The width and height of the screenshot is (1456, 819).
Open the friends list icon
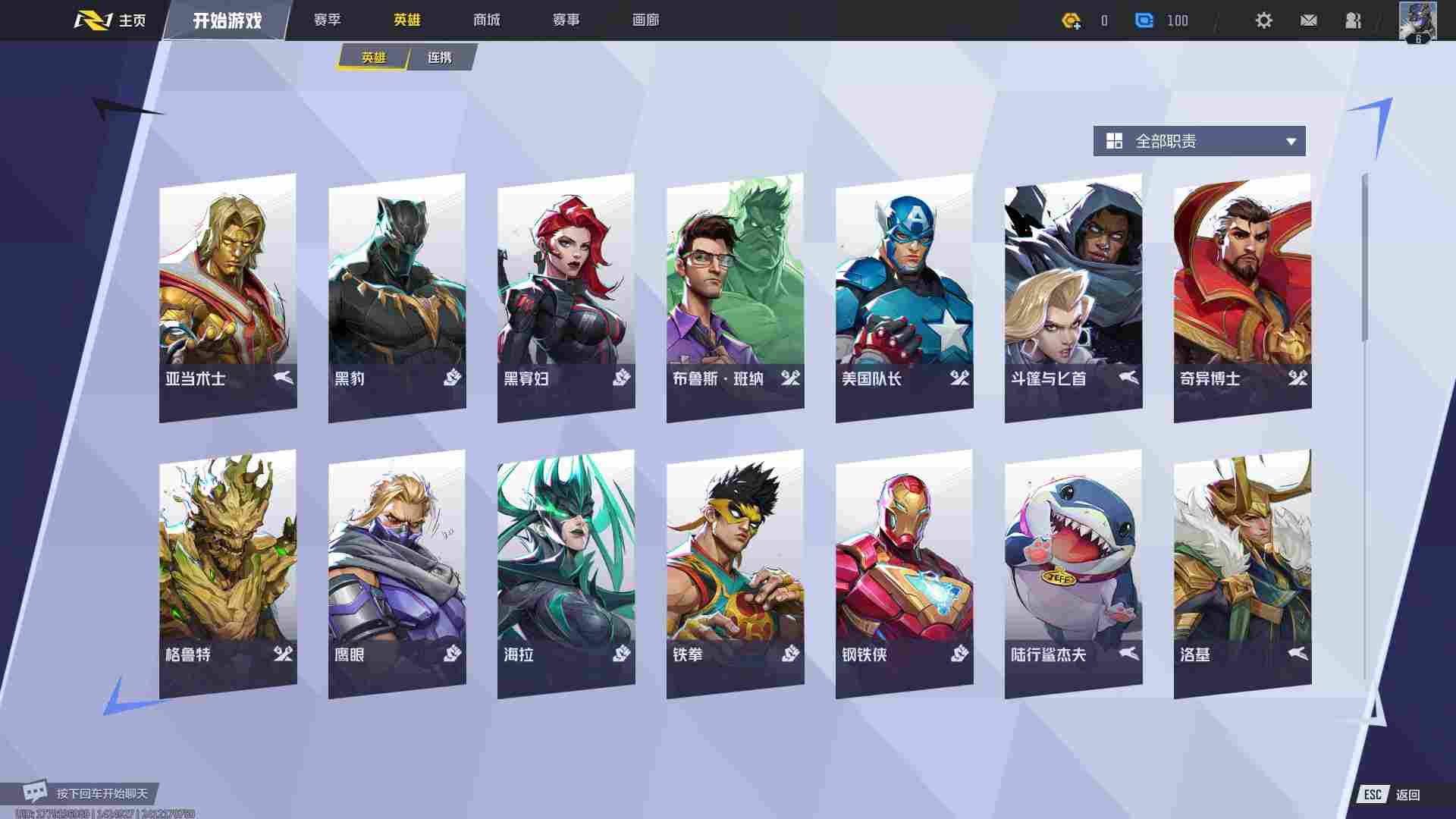point(1353,20)
